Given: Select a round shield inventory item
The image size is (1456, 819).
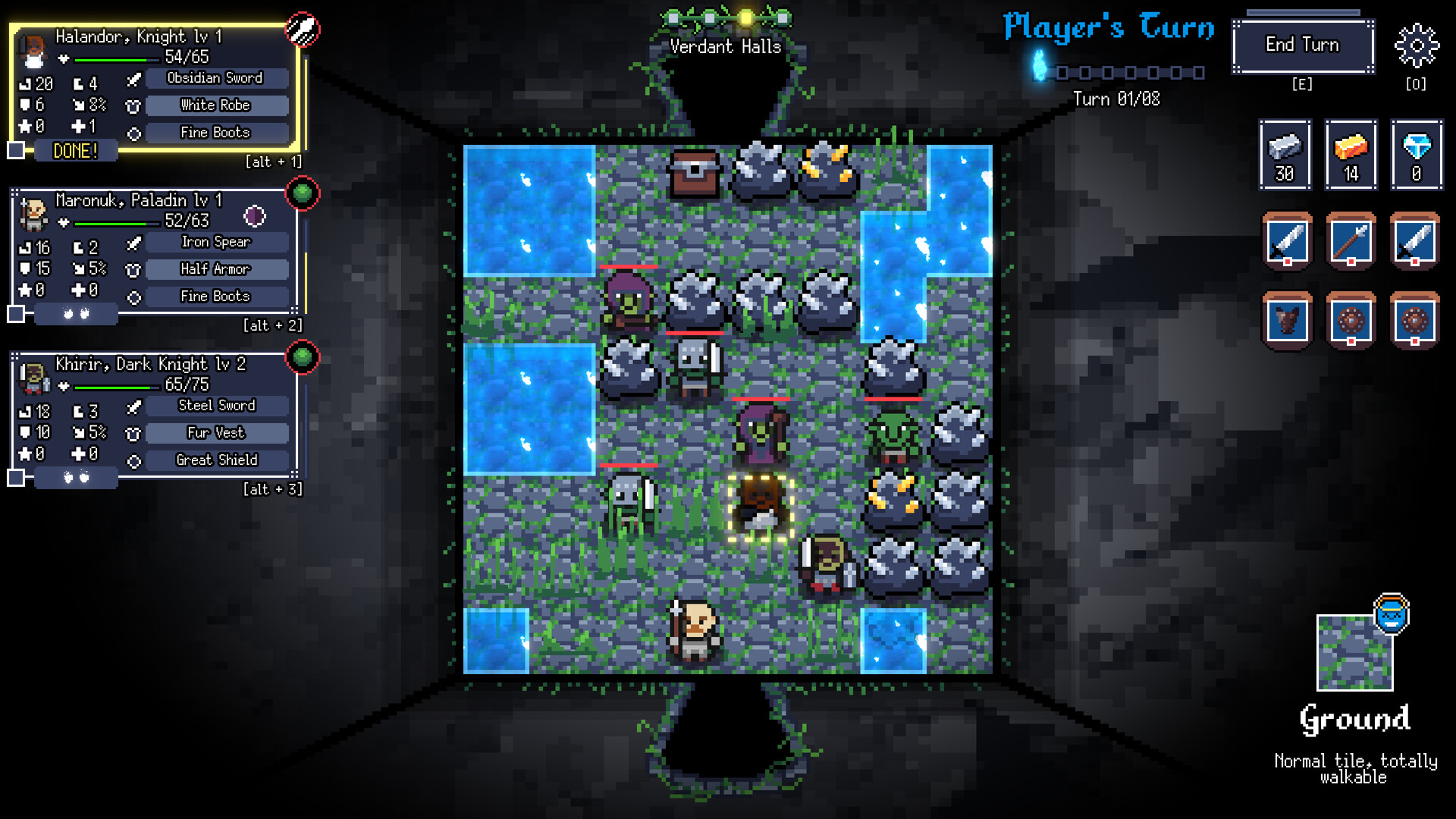Looking at the screenshot, I should click(x=1351, y=319).
